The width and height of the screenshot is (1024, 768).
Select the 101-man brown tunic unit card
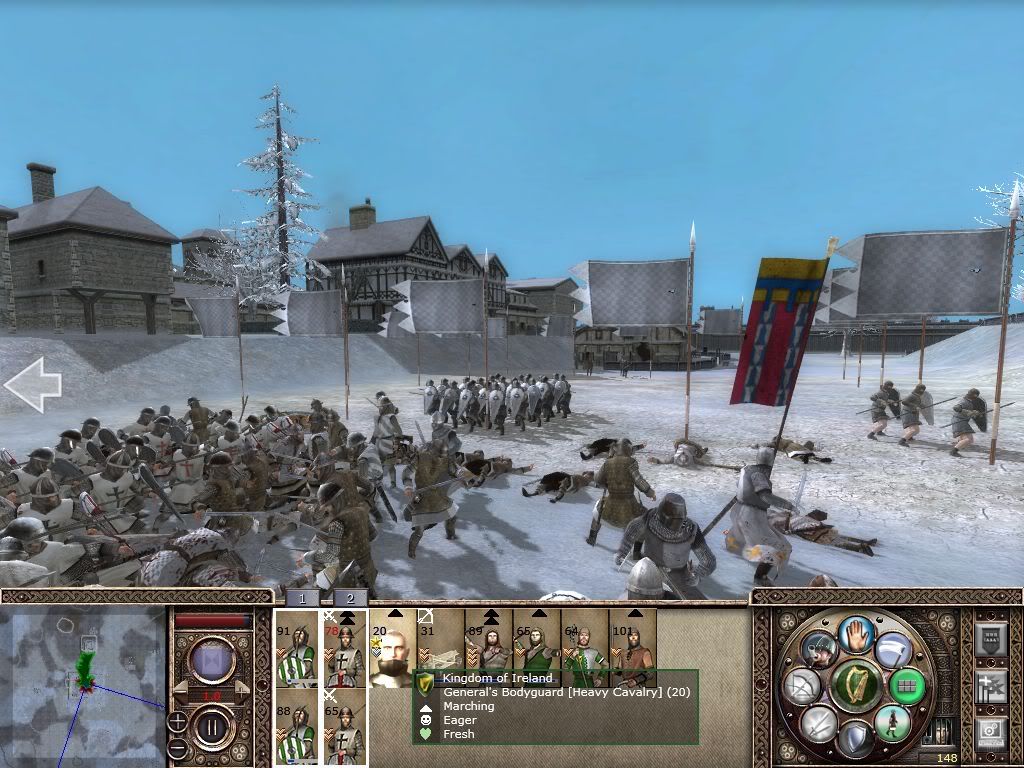point(633,648)
